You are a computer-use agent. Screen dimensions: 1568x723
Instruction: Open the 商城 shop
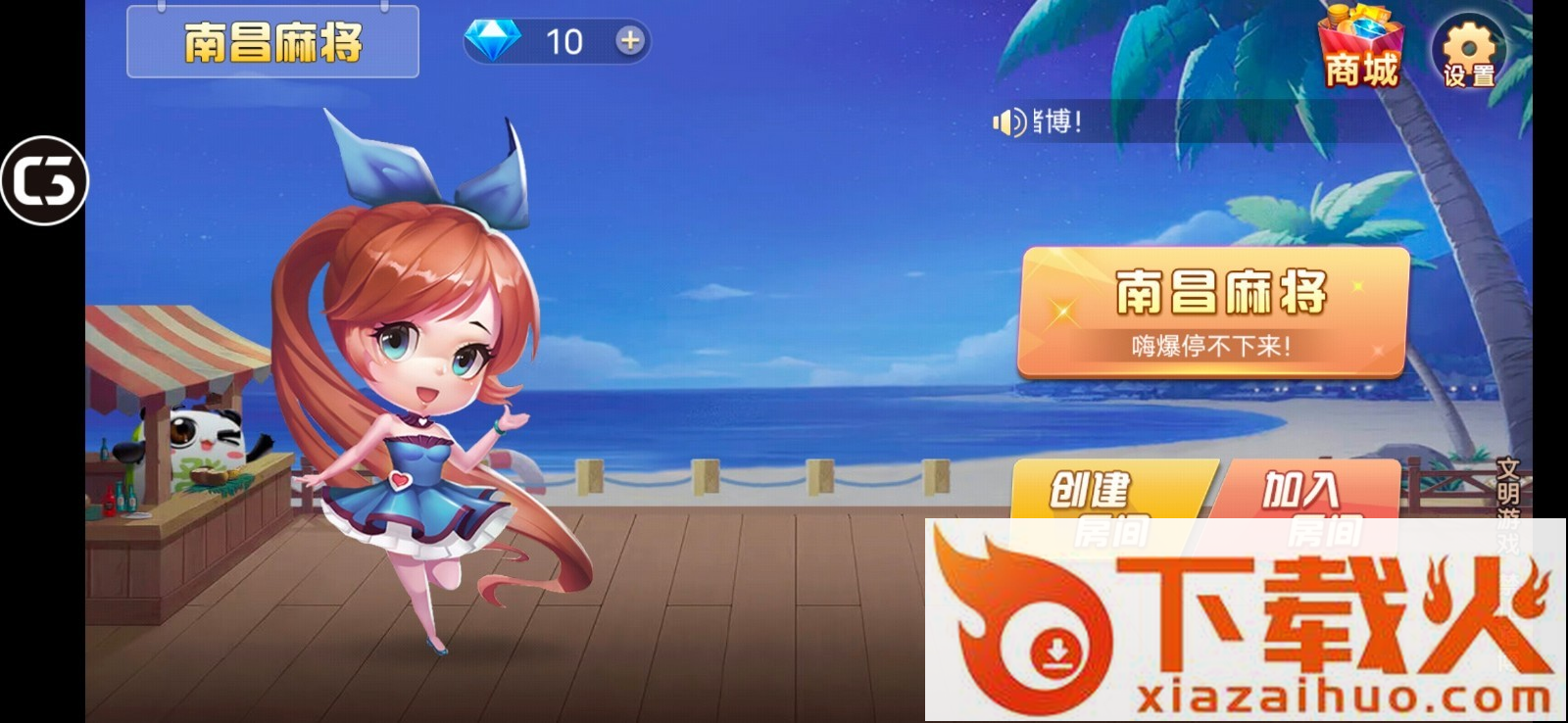1360,50
